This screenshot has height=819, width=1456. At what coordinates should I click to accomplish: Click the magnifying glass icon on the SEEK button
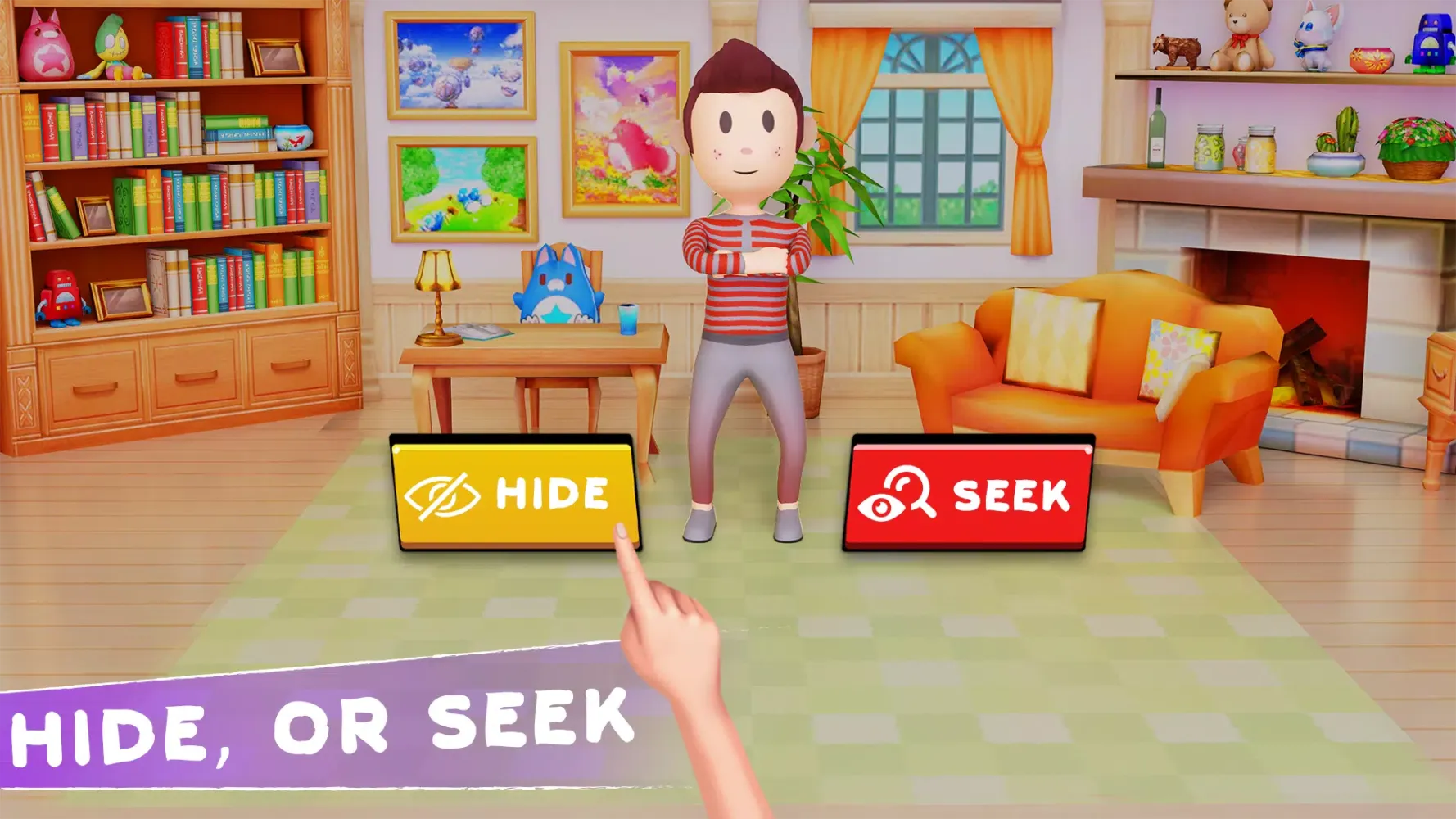point(905,491)
